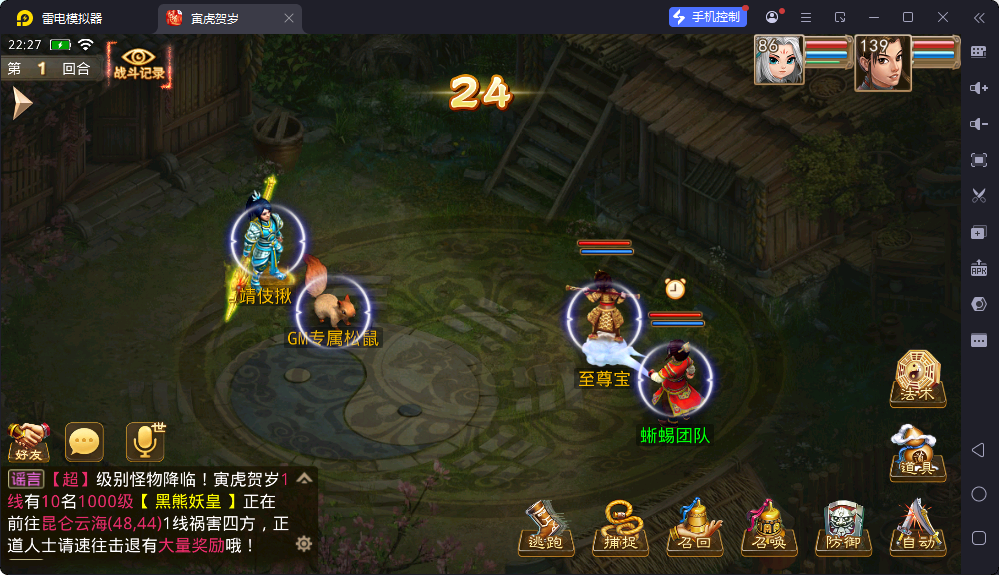This screenshot has height=575, width=999.
Task: Open the 战斗记录 battle log
Action: 139,63
